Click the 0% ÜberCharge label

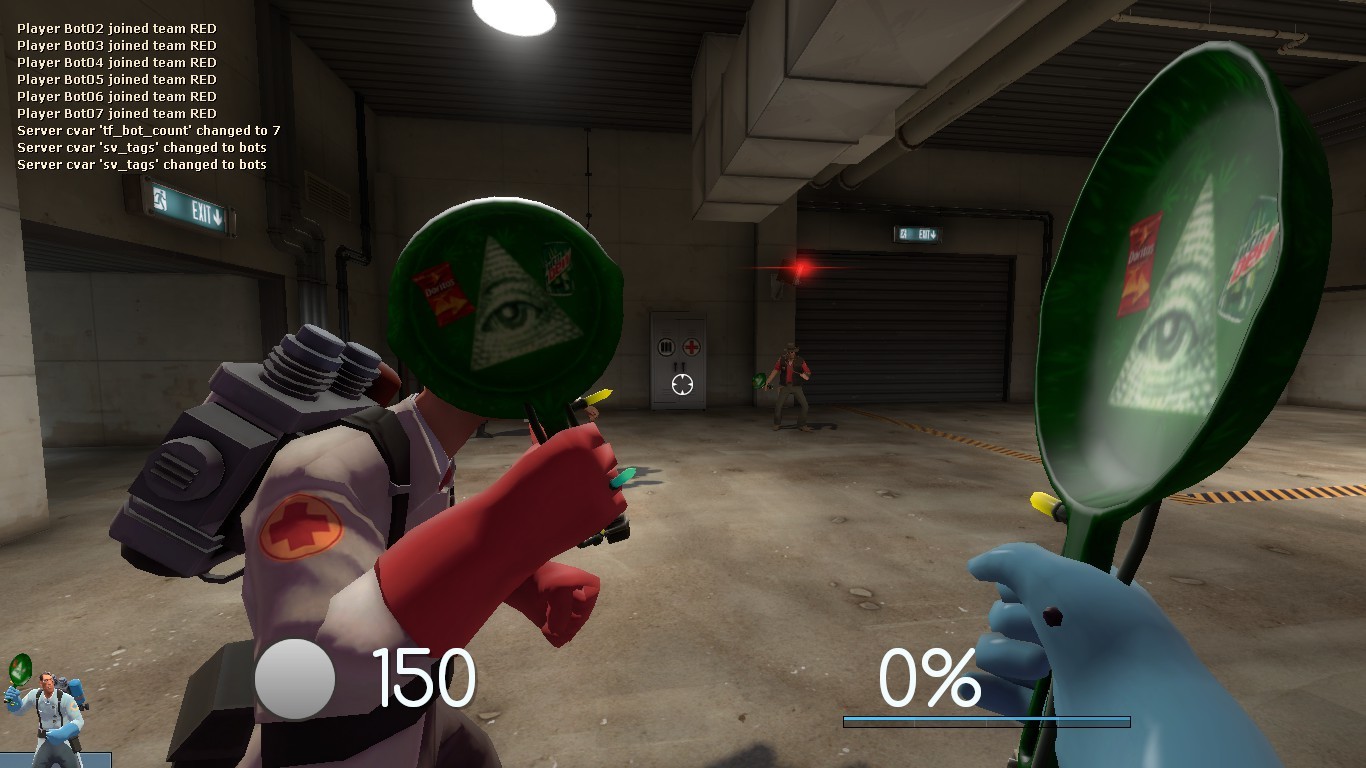click(931, 679)
